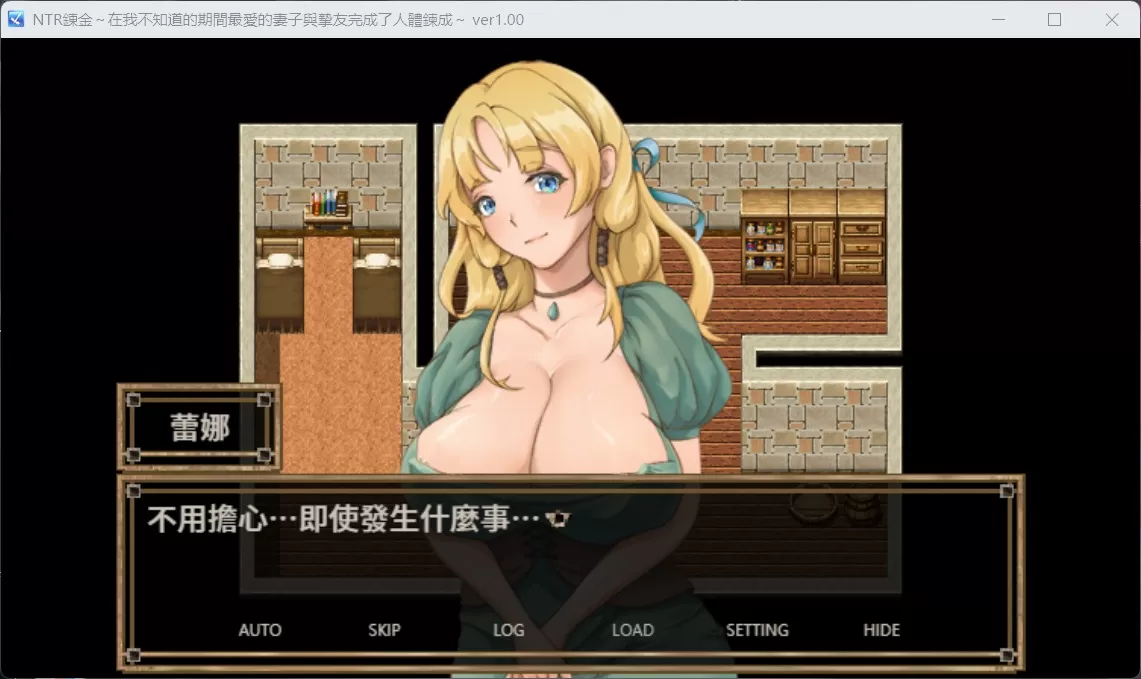Open the LOAD game menu
This screenshot has width=1141, height=679.
coord(632,630)
